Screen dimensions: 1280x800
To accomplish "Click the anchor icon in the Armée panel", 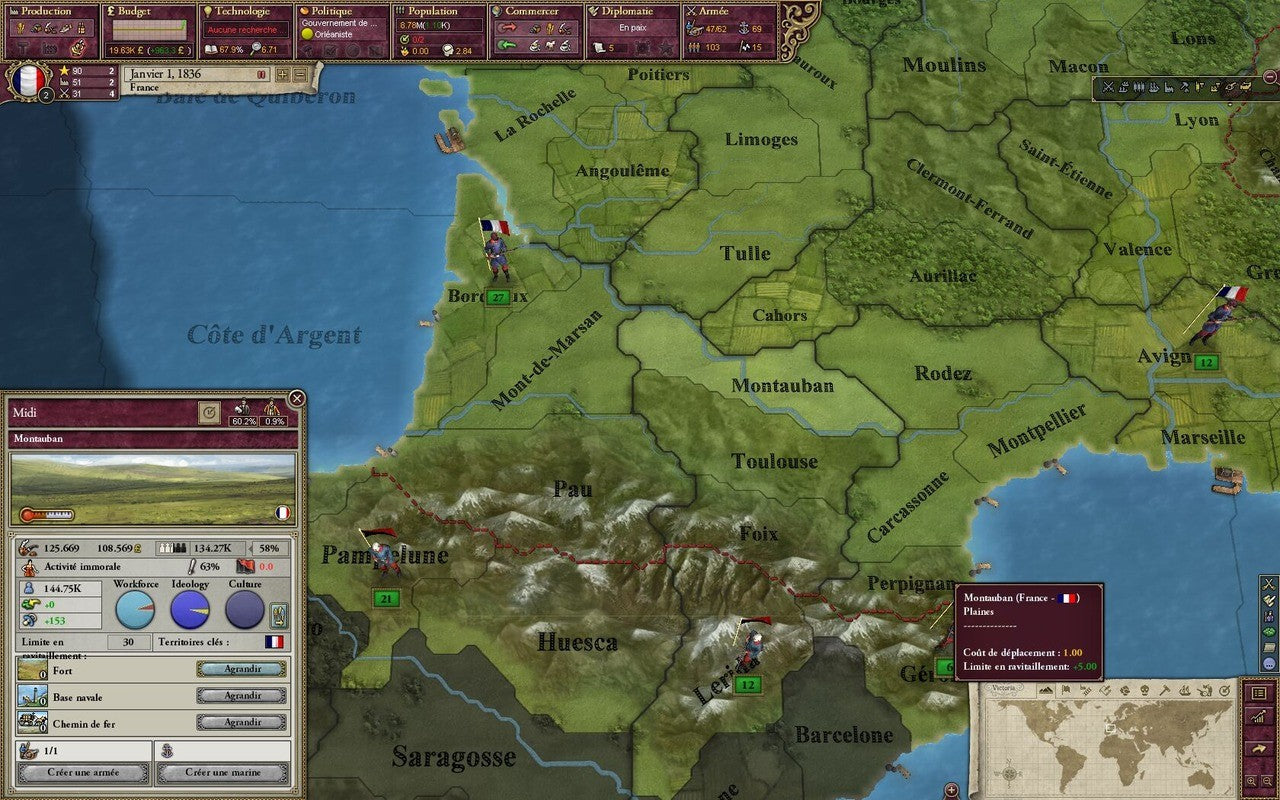I will coord(744,30).
